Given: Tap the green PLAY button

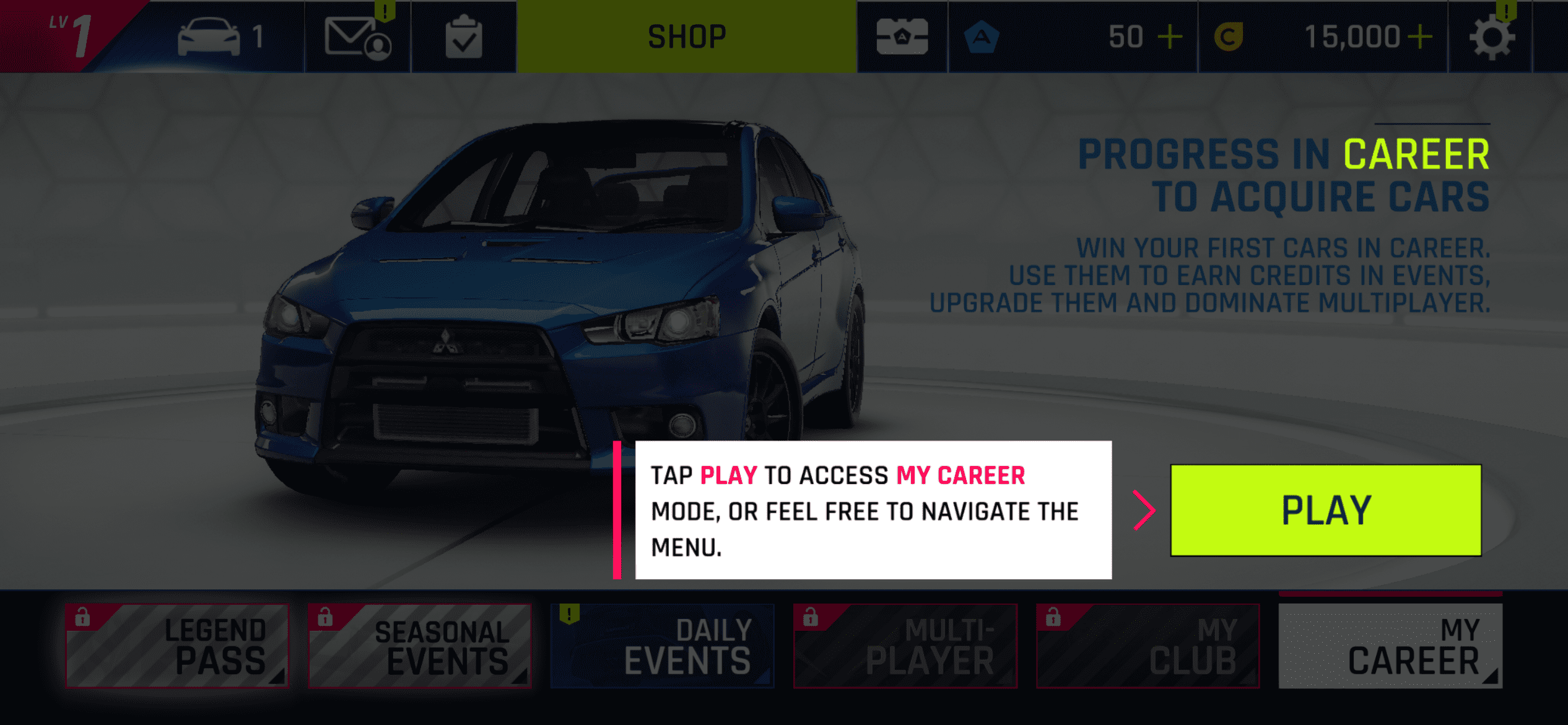Looking at the screenshot, I should coord(1325,510).
